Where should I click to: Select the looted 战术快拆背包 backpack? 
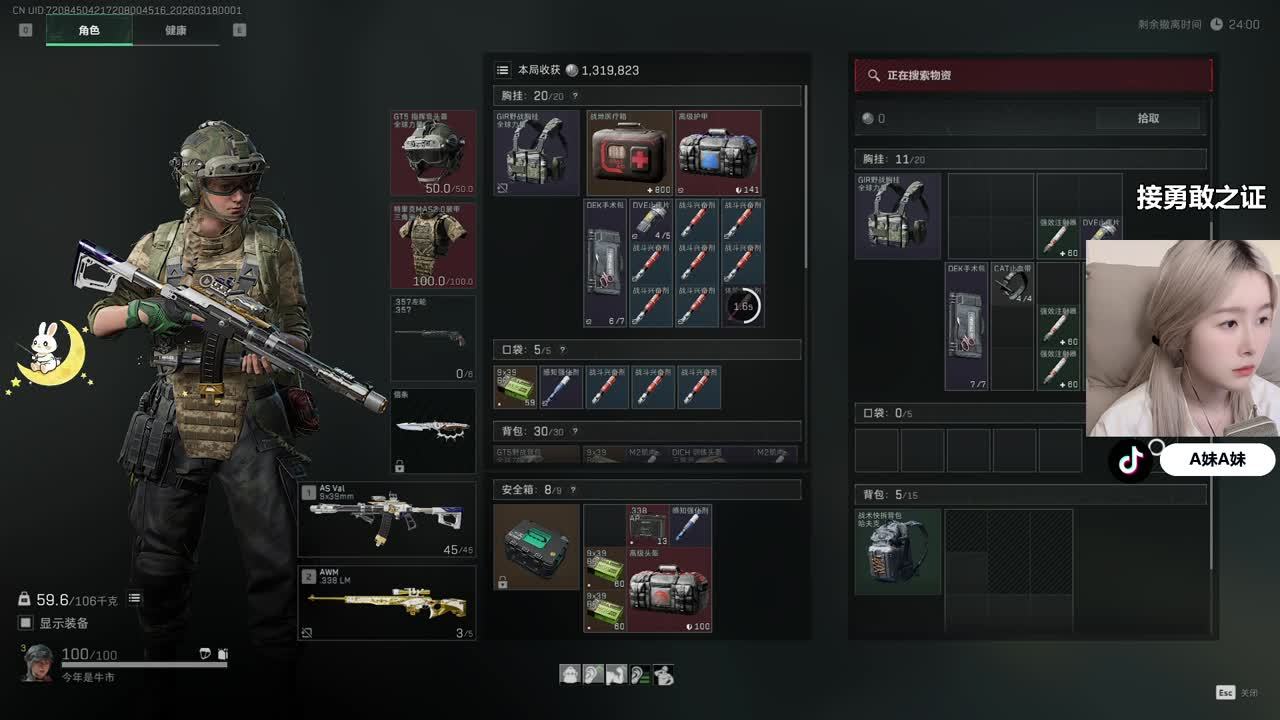coord(897,551)
